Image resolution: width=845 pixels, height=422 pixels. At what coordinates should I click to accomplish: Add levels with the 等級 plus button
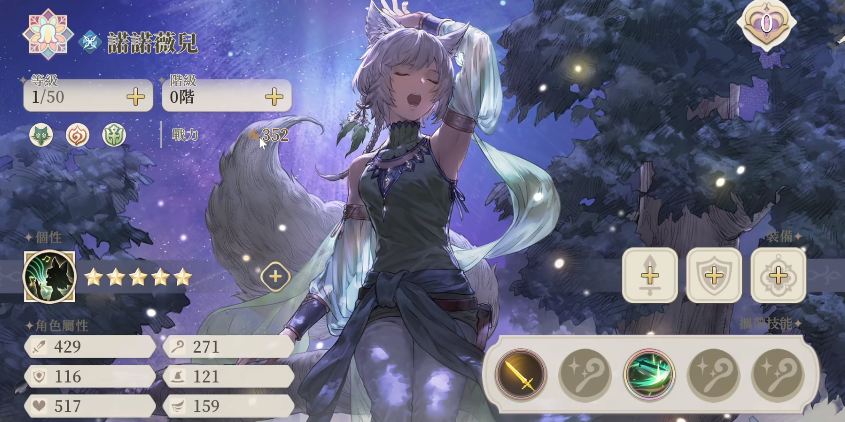135,97
